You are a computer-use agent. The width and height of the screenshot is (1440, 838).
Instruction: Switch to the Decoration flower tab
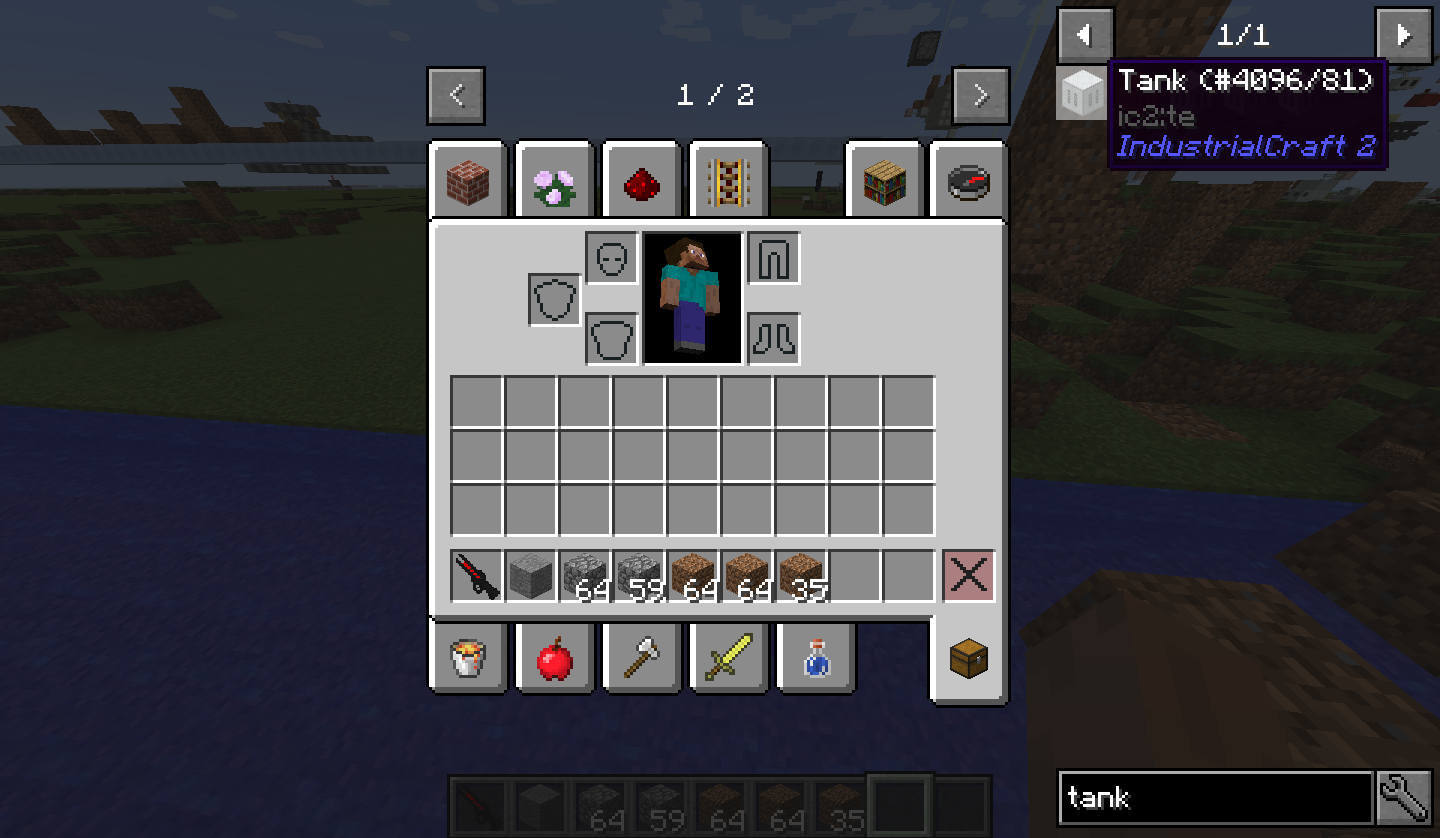[554, 181]
